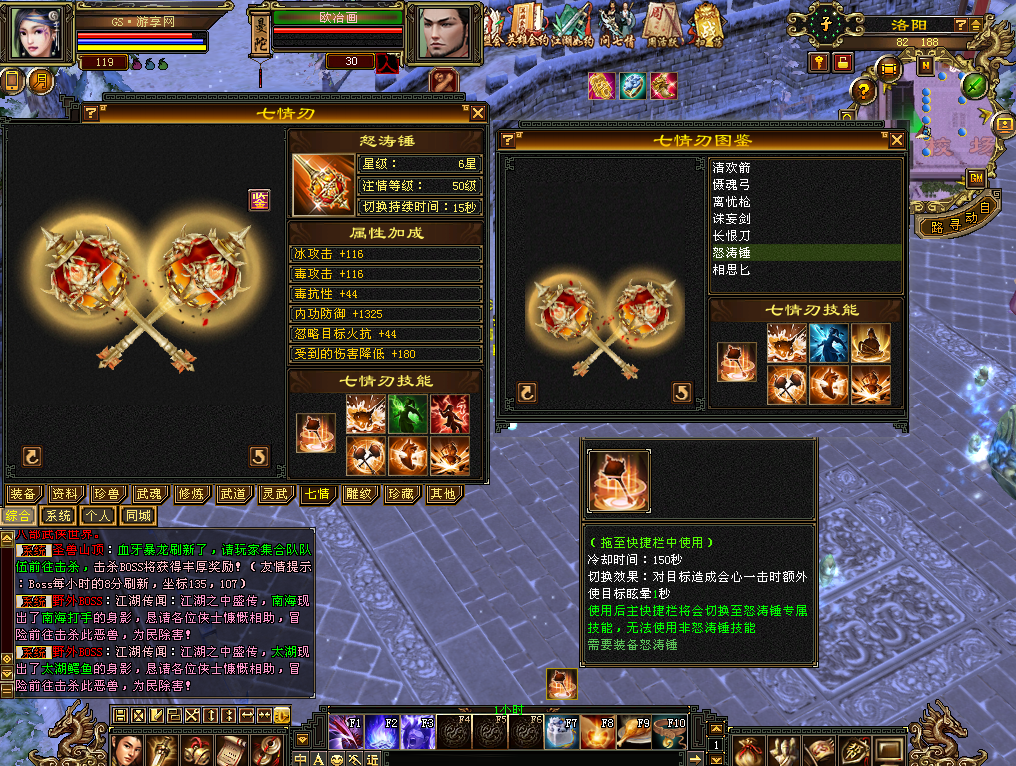Screen dimensions: 1016x766
Task: Pick 诛妄剑 from the weapon list
Action: (731, 219)
